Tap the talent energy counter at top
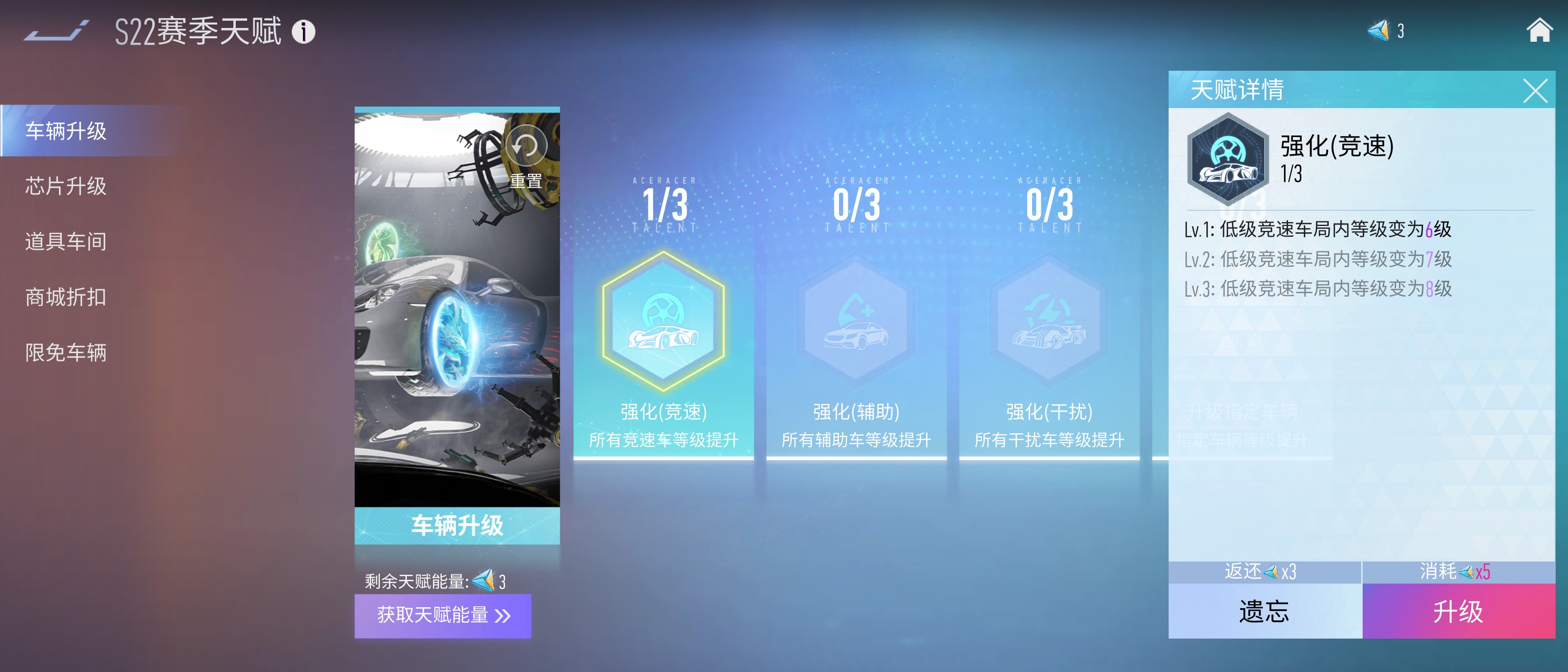Screen dimensions: 1568x672 click(x=1386, y=30)
